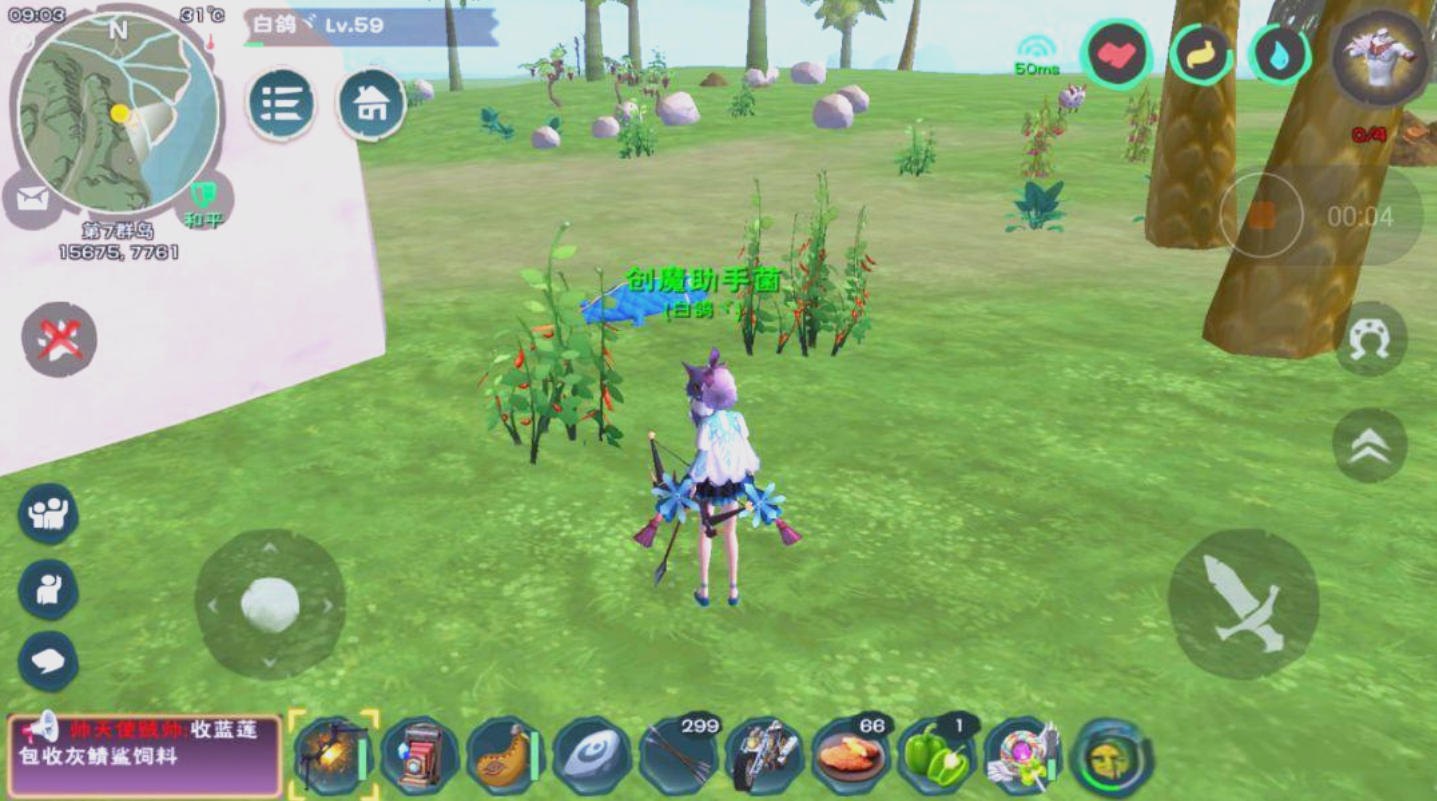Open the chat speech bubble button
The height and width of the screenshot is (801, 1437).
pyautogui.click(x=48, y=661)
